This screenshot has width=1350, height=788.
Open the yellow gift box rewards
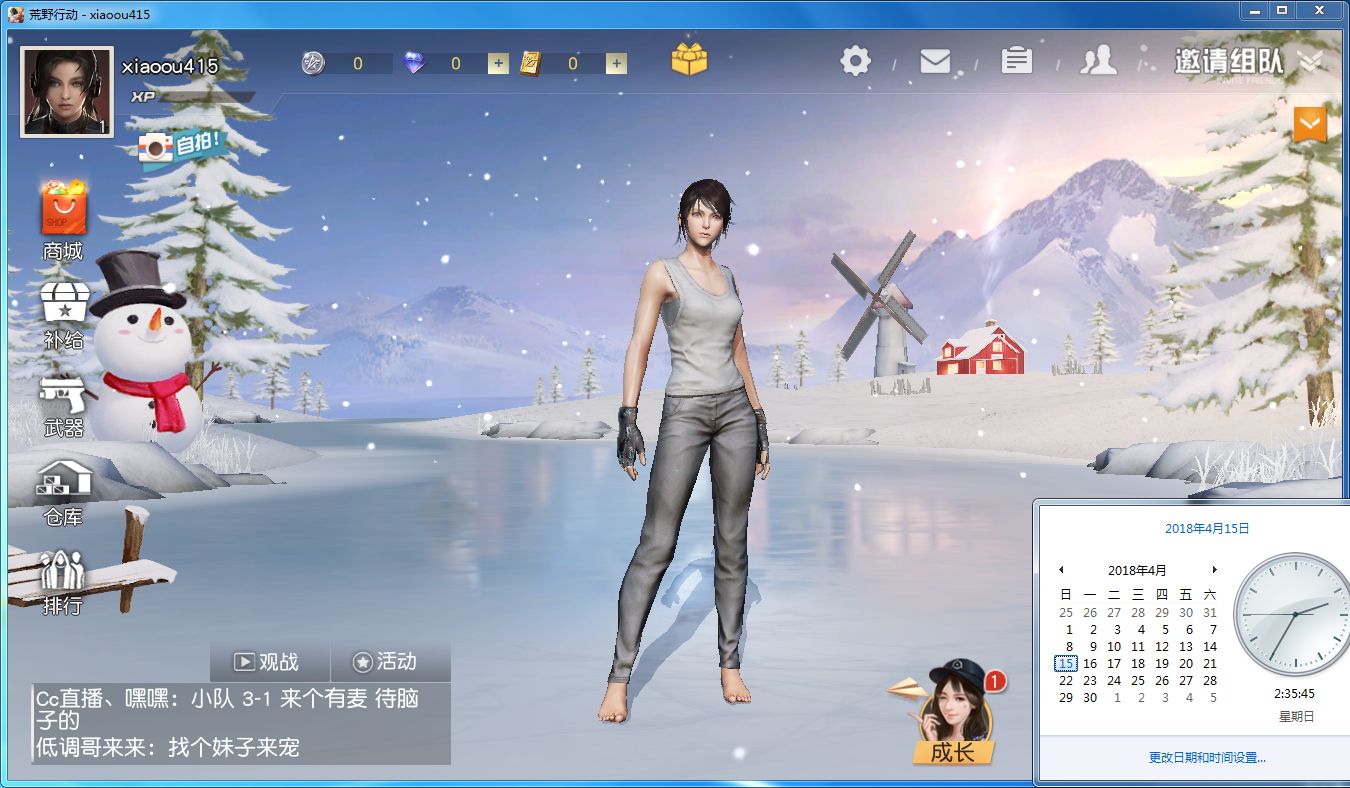[x=689, y=59]
